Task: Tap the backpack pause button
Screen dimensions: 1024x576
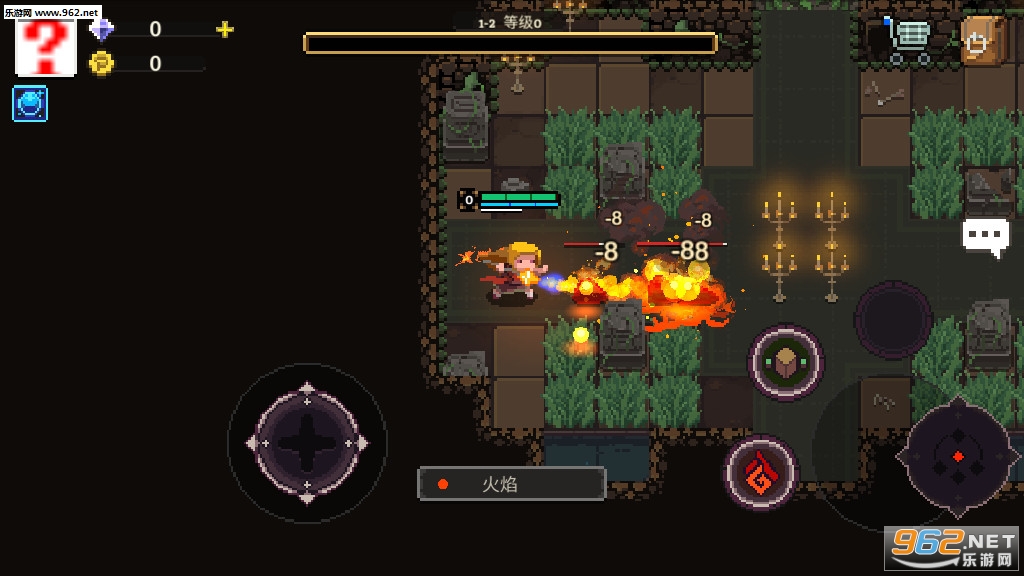Action: 983,41
